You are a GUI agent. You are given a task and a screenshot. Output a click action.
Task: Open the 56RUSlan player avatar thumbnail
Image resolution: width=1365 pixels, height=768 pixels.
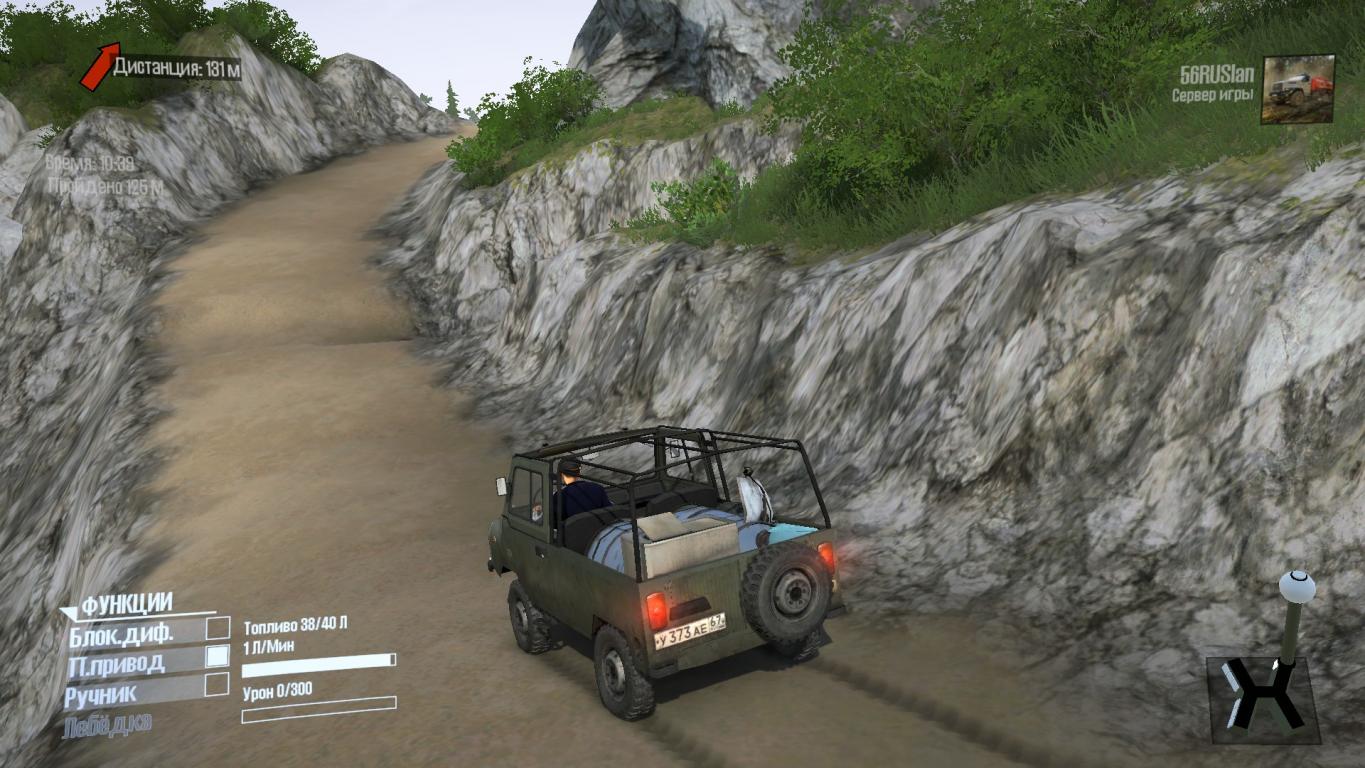(x=1298, y=89)
